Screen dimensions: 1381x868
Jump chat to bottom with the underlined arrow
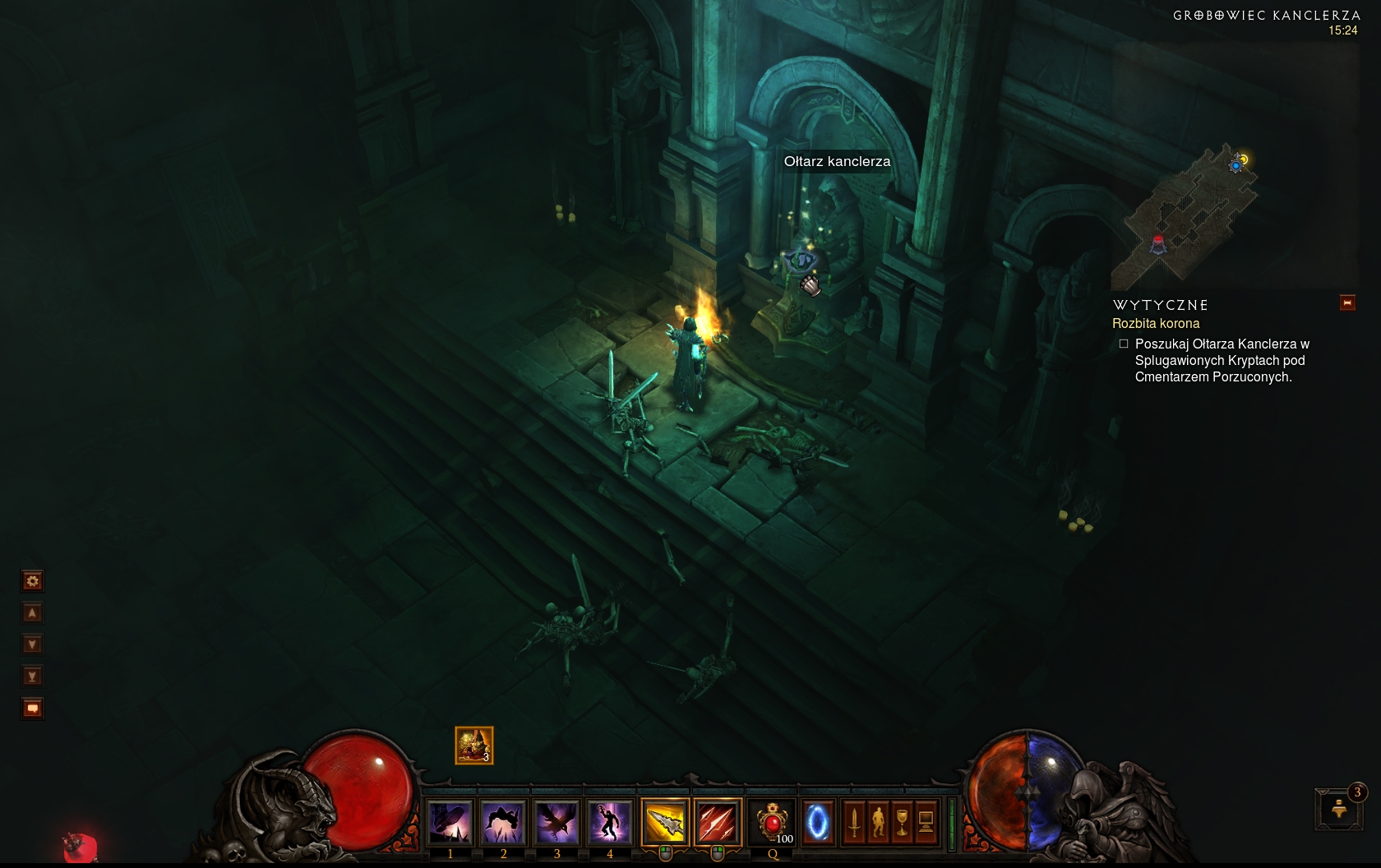[x=32, y=676]
